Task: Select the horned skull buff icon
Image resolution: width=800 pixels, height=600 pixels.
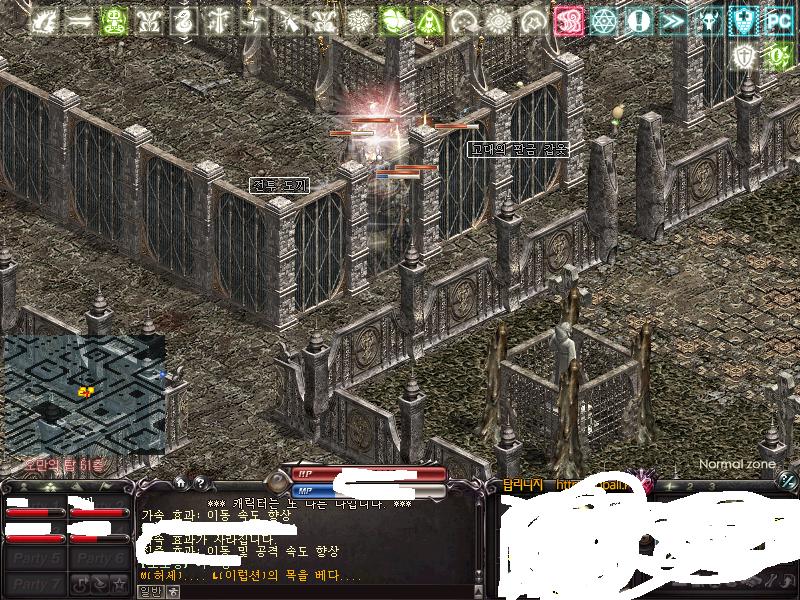Action: tap(710, 21)
